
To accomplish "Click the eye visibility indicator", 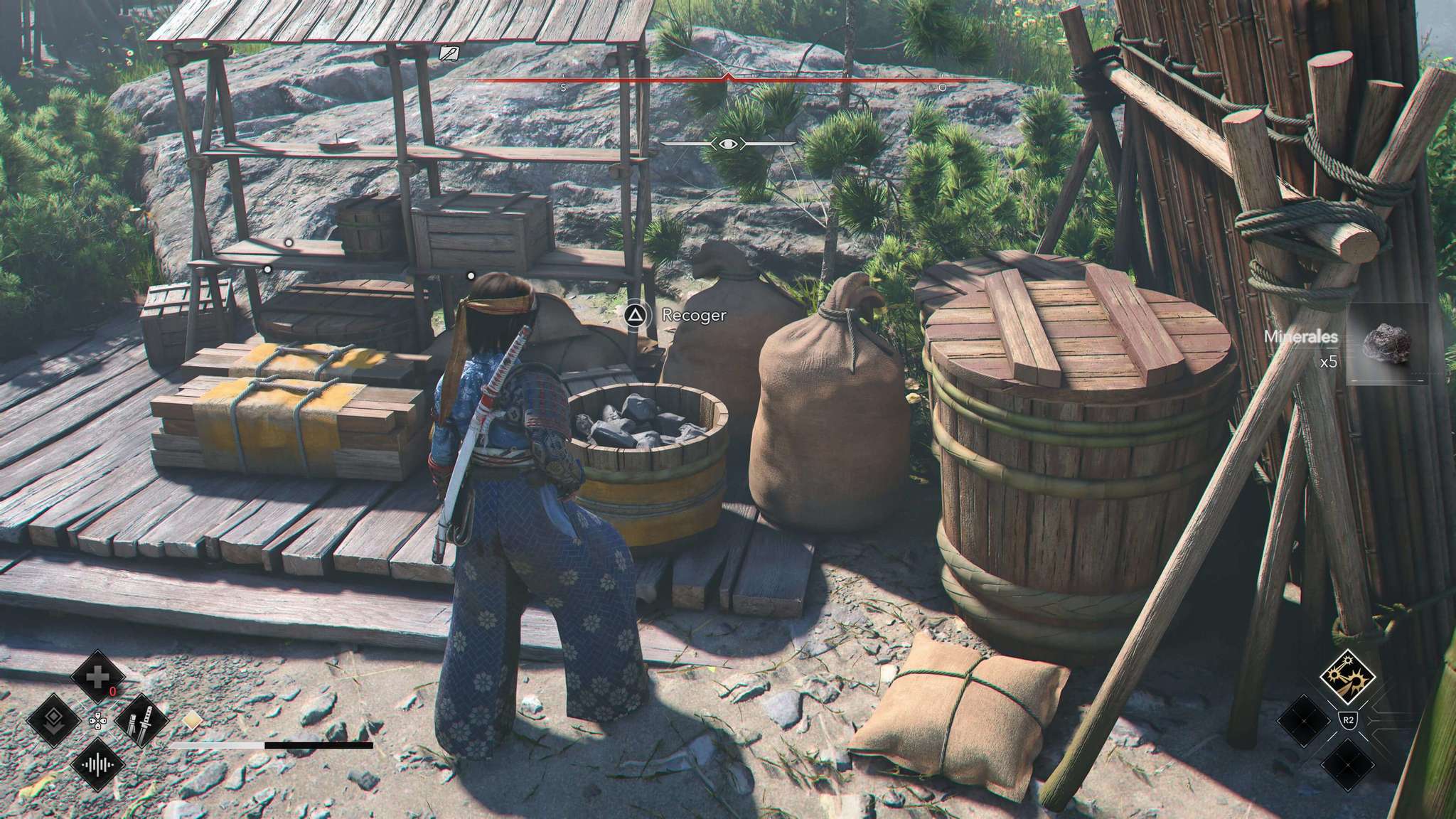I will (728, 144).
